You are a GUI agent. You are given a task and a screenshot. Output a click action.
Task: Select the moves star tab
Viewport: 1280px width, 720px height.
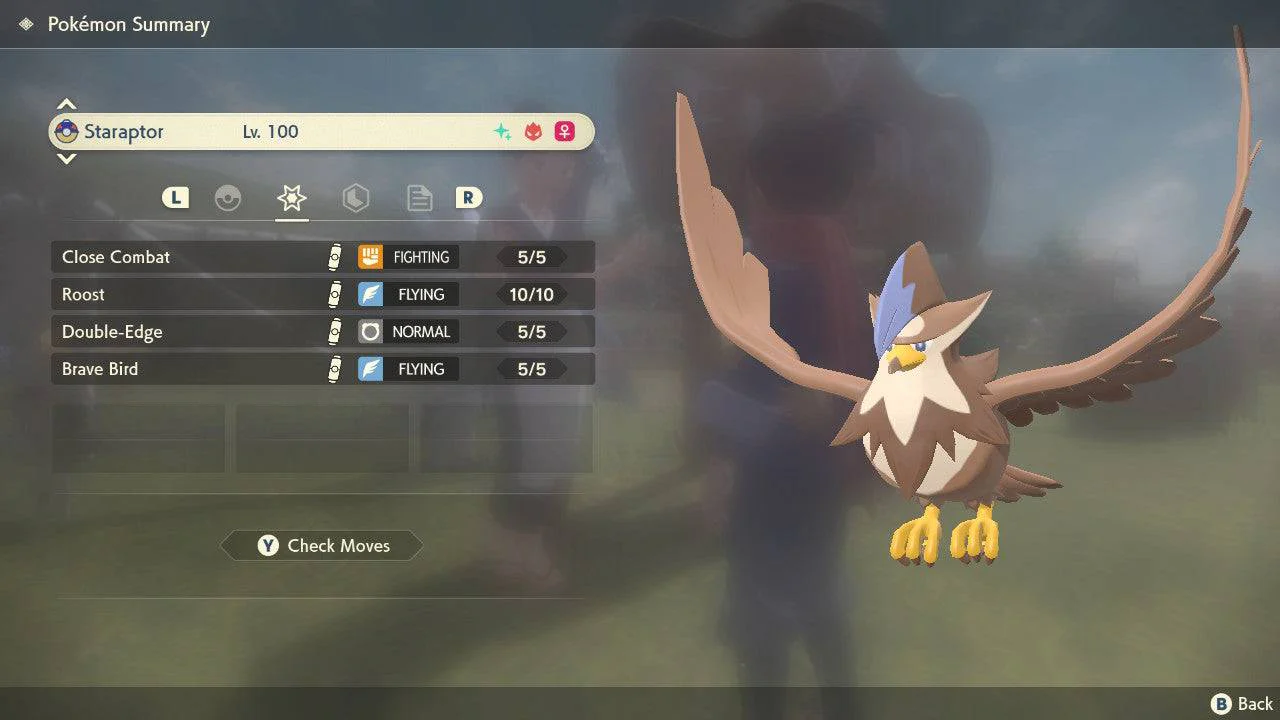click(x=292, y=198)
